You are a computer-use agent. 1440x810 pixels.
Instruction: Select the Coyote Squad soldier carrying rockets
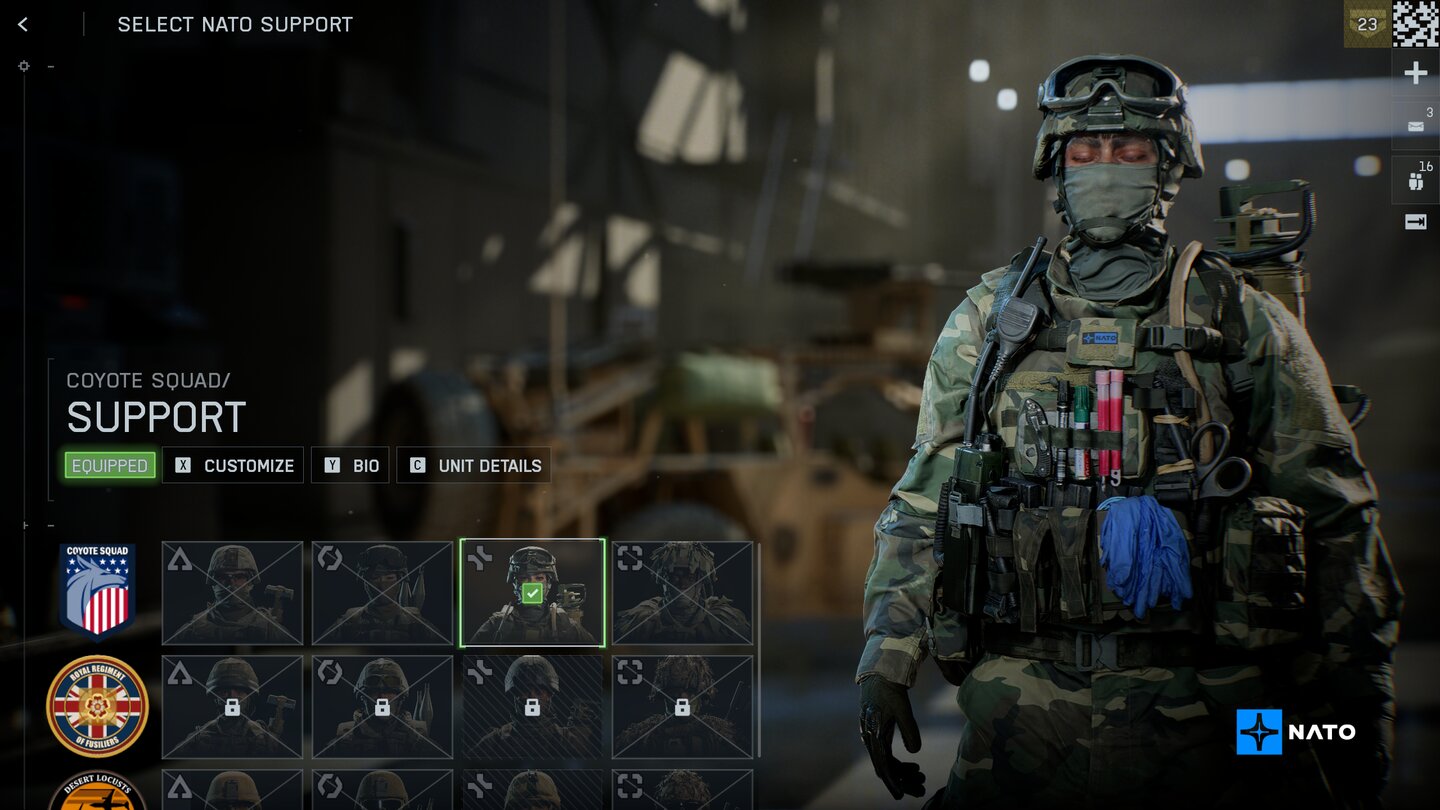point(382,593)
